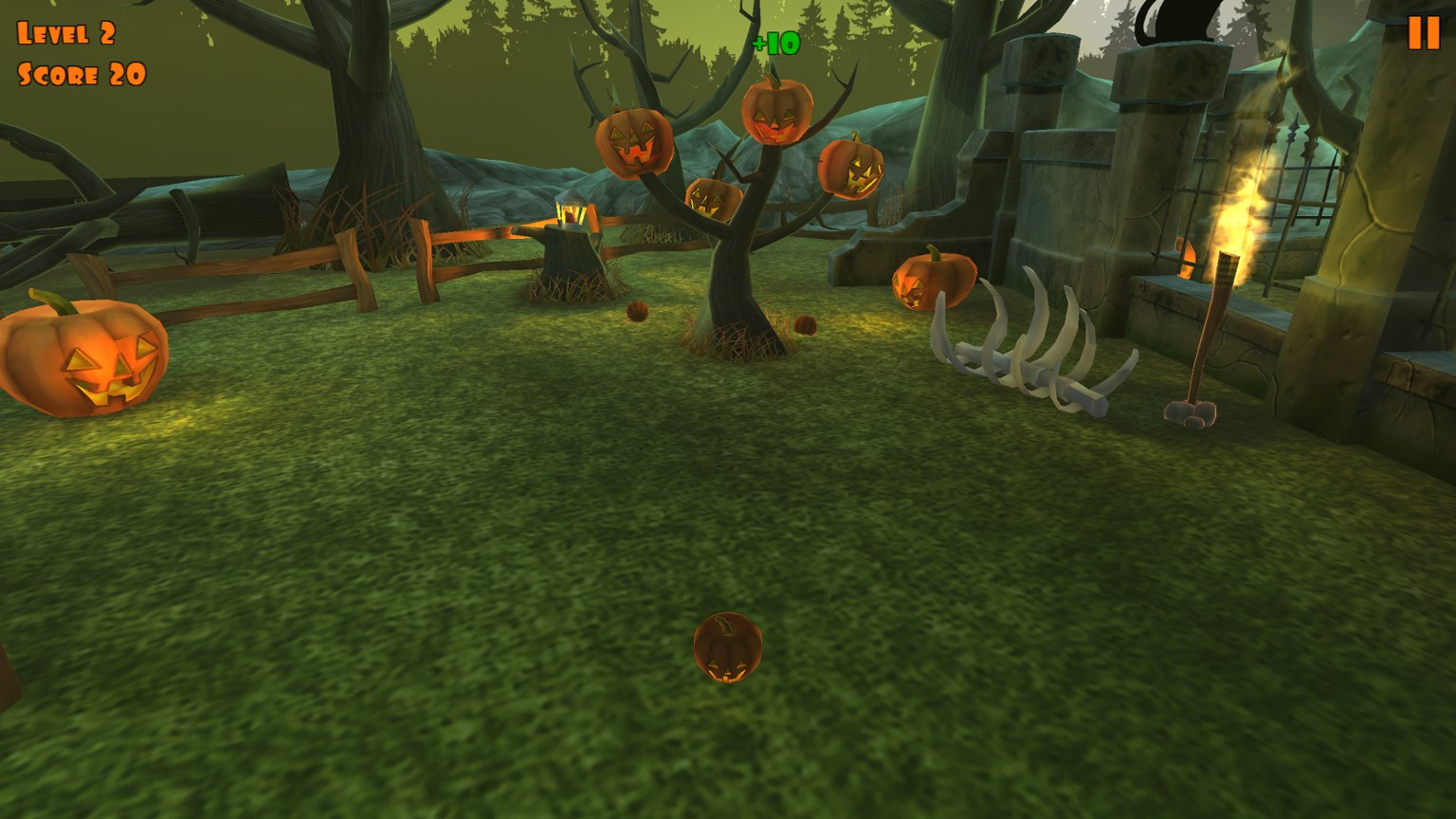The image size is (1456, 819).
Task: Pause the game with the orange pause button
Action: click(1423, 33)
